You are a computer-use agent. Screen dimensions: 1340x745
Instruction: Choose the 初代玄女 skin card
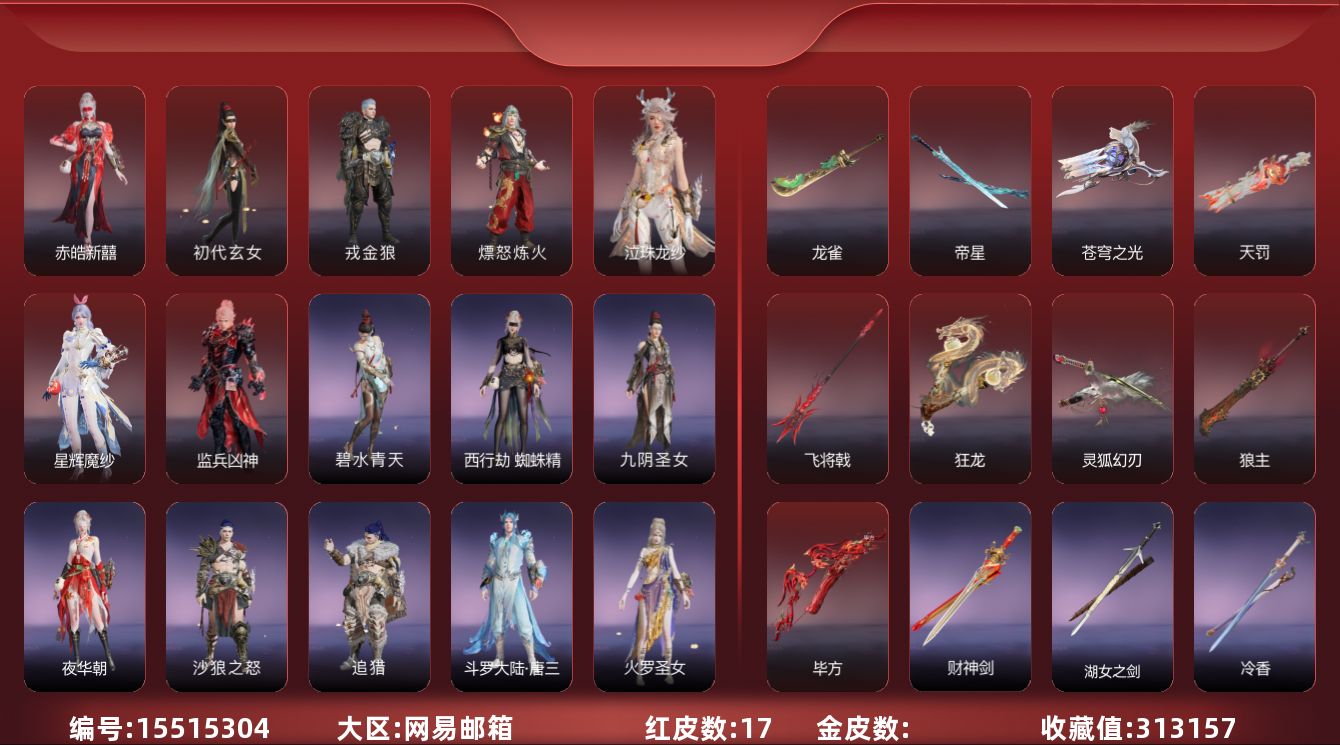227,180
